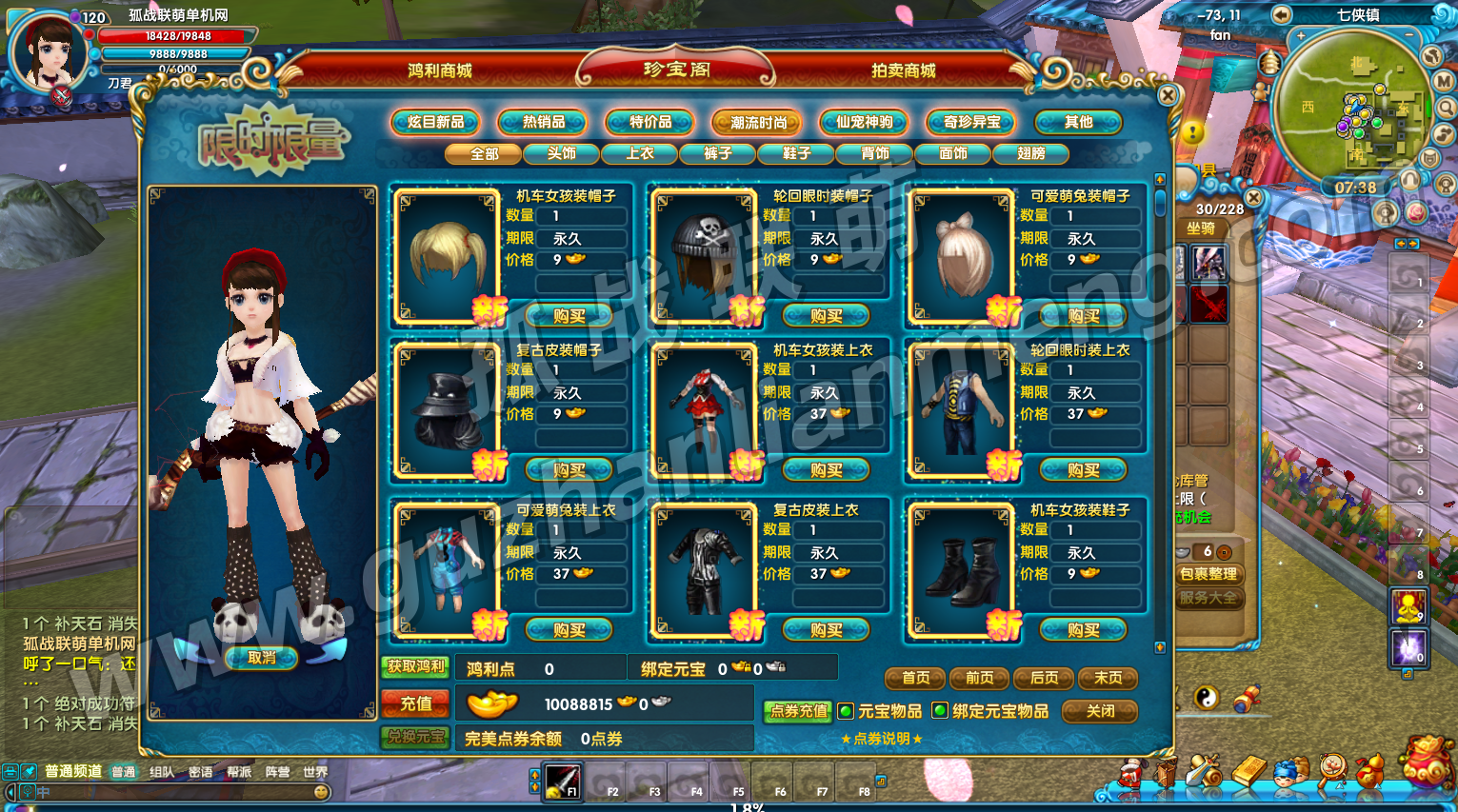Toggle the 绑定元宝物品 checkbox
Screen dimensions: 1458x812
[x=940, y=711]
